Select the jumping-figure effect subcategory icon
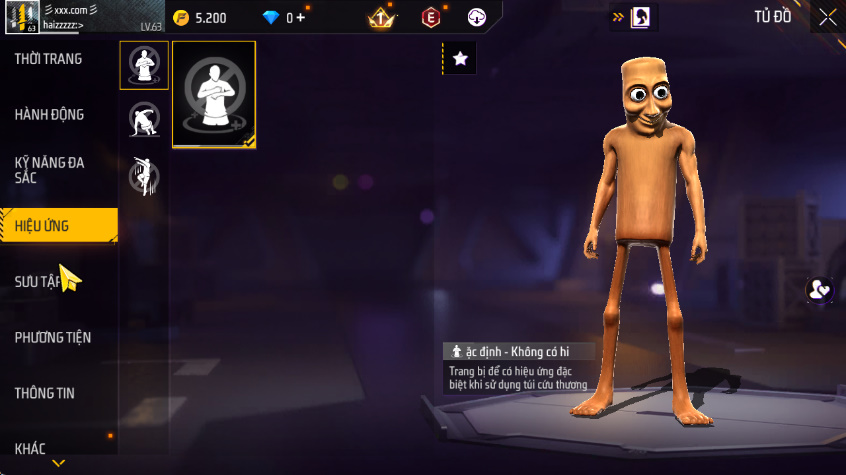 tap(144, 176)
